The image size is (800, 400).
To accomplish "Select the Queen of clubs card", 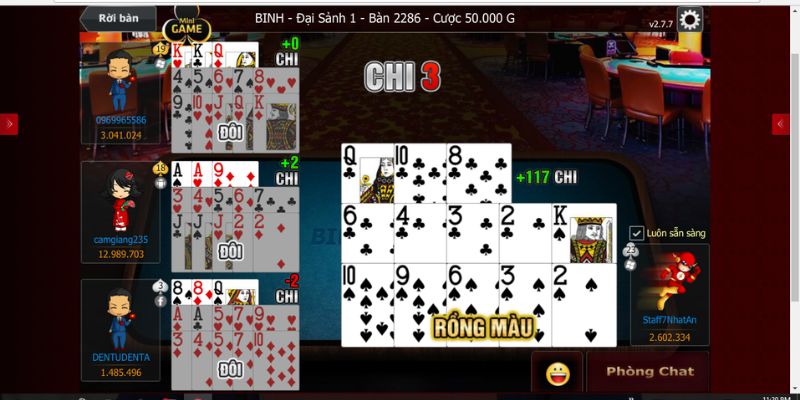I will (x=367, y=174).
